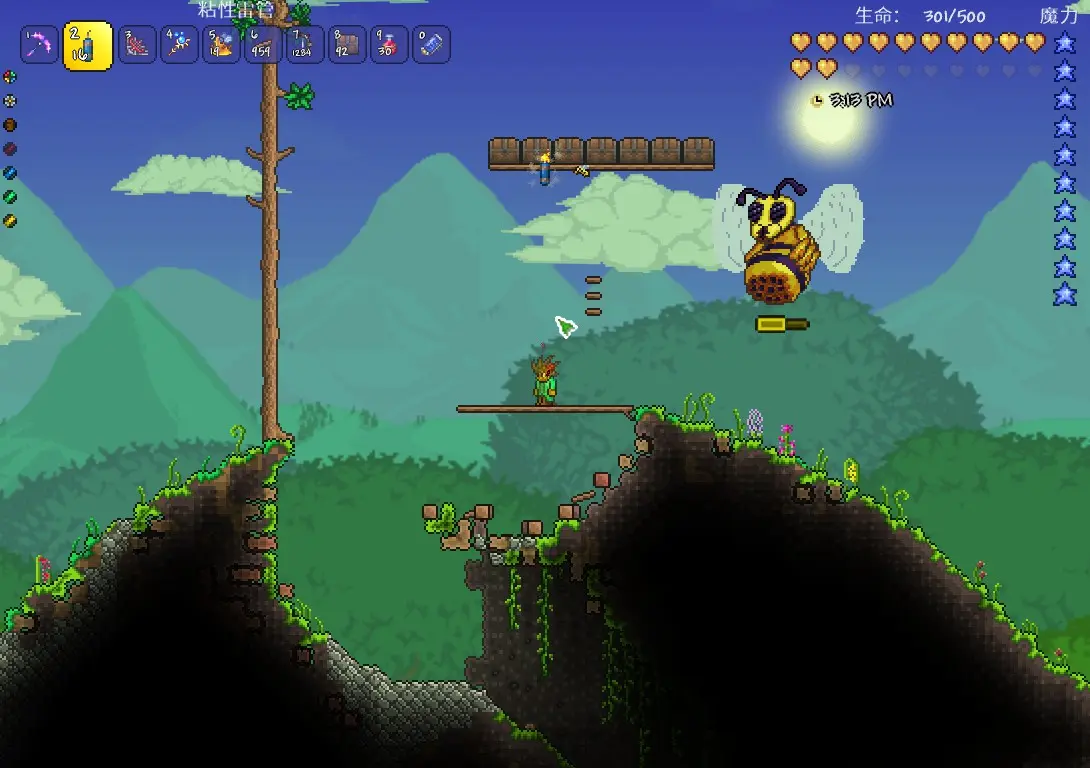Use the blue mirror in slot 0
Image resolution: width=1090 pixels, height=768 pixels.
[x=430, y=45]
